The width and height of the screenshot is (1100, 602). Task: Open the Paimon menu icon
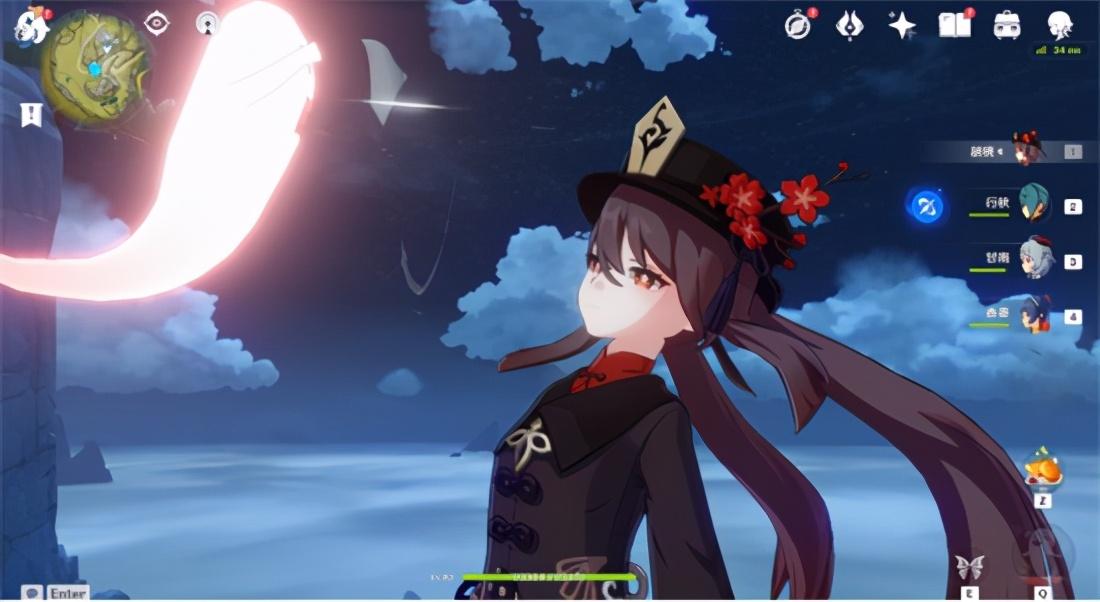(x=28, y=26)
